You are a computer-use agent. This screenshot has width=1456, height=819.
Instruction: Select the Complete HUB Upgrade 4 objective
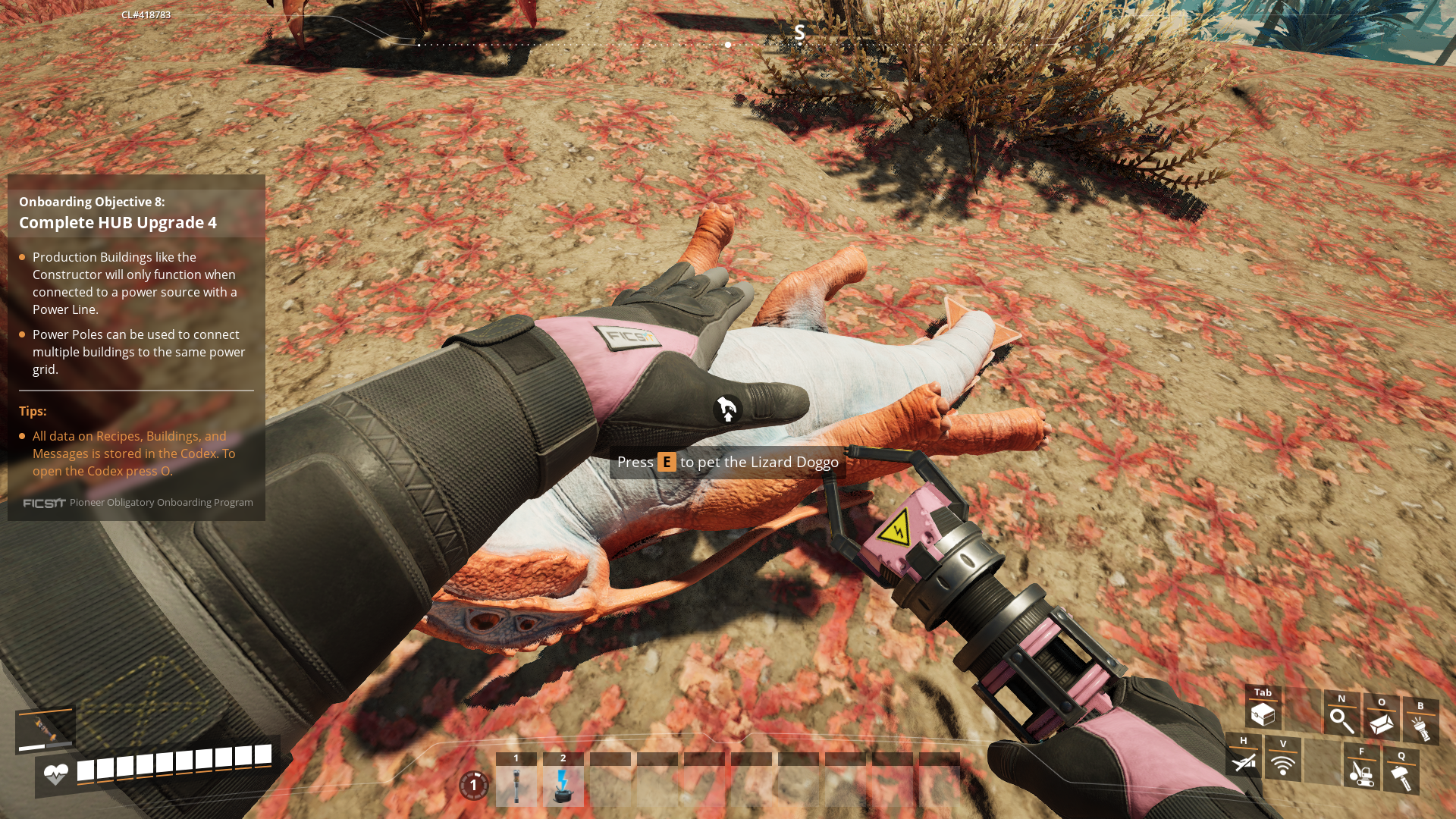click(x=118, y=222)
